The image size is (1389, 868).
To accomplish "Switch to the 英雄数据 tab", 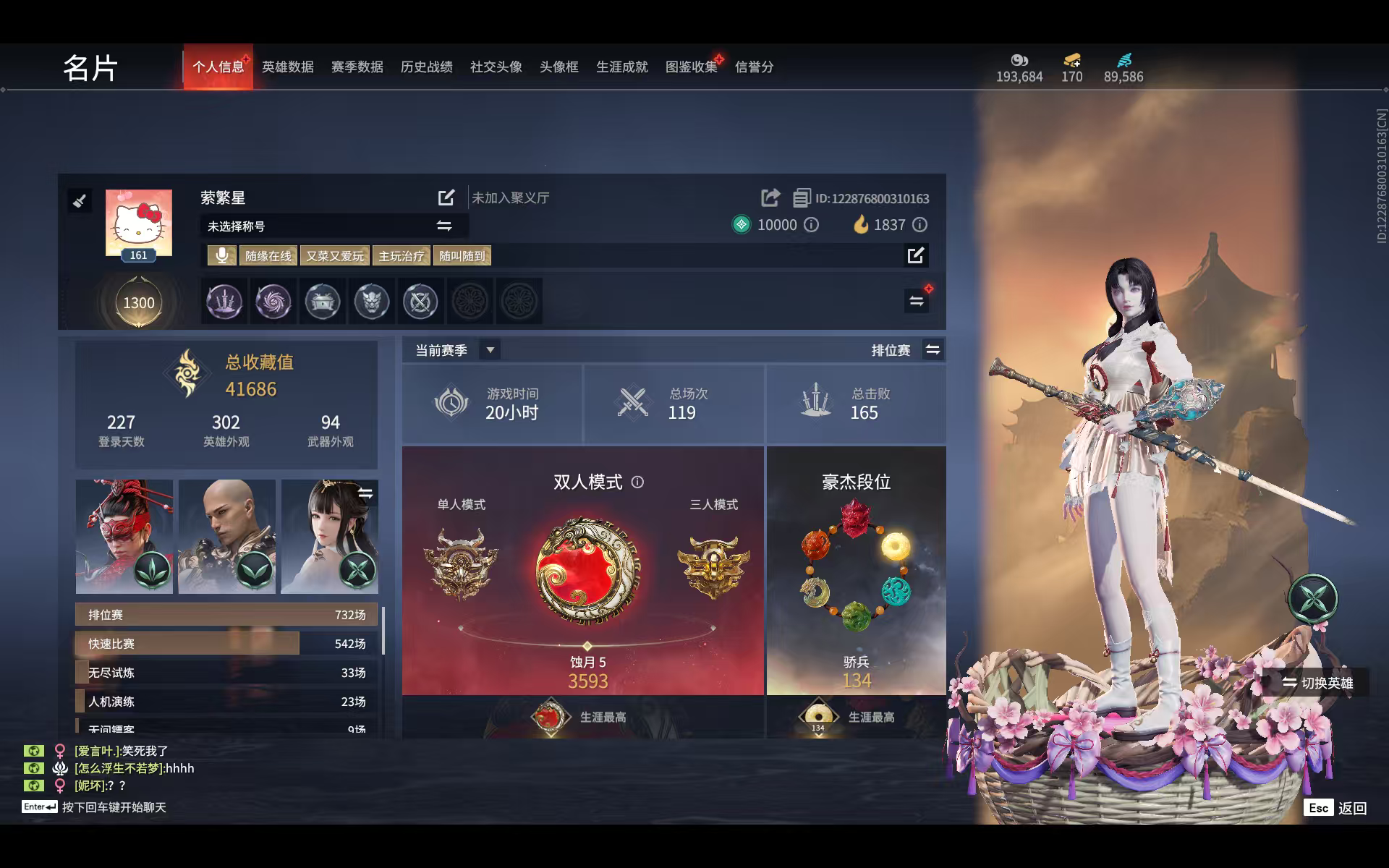I will pyautogui.click(x=286, y=67).
